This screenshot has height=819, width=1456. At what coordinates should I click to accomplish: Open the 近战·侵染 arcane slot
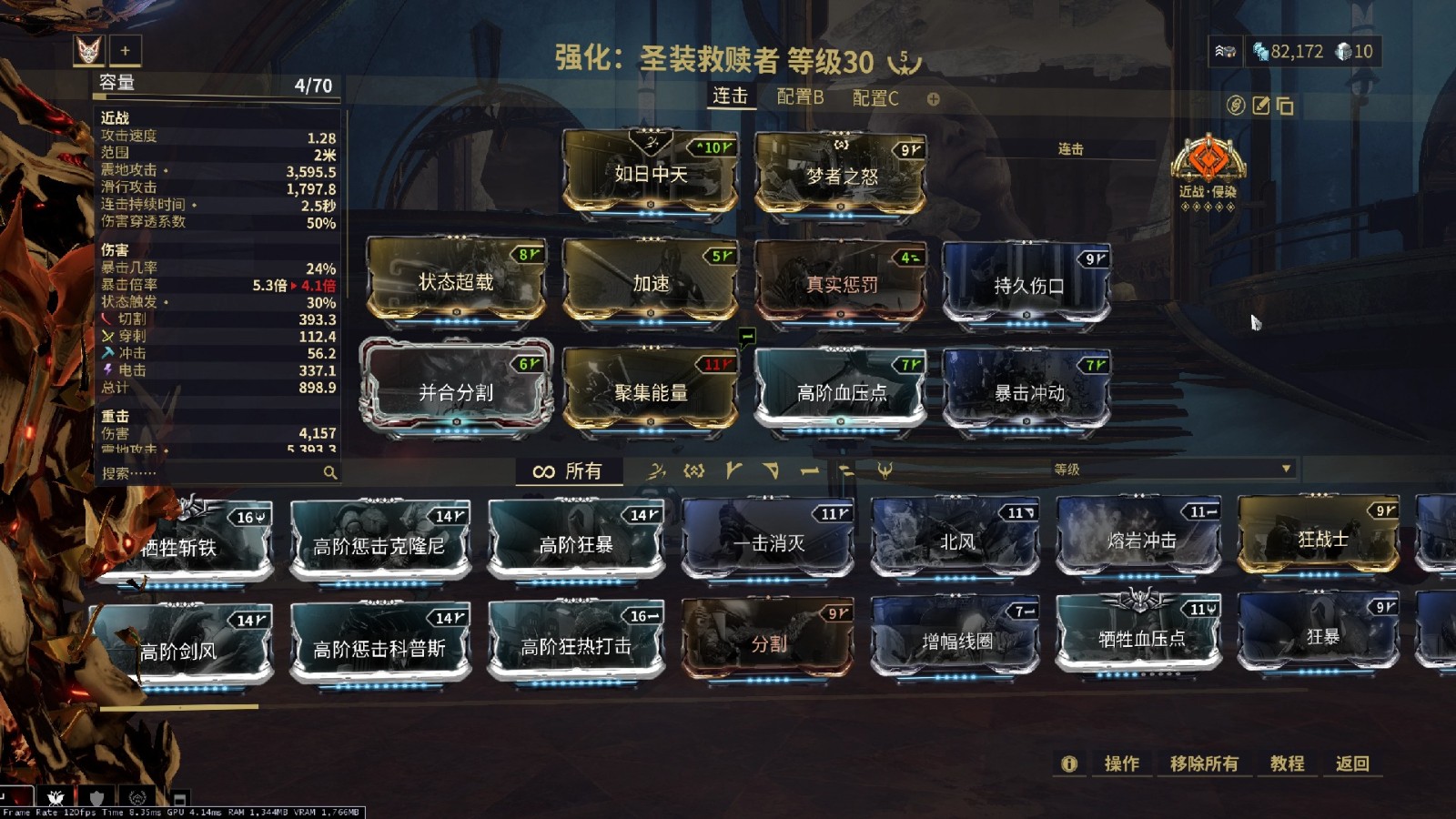click(1207, 166)
